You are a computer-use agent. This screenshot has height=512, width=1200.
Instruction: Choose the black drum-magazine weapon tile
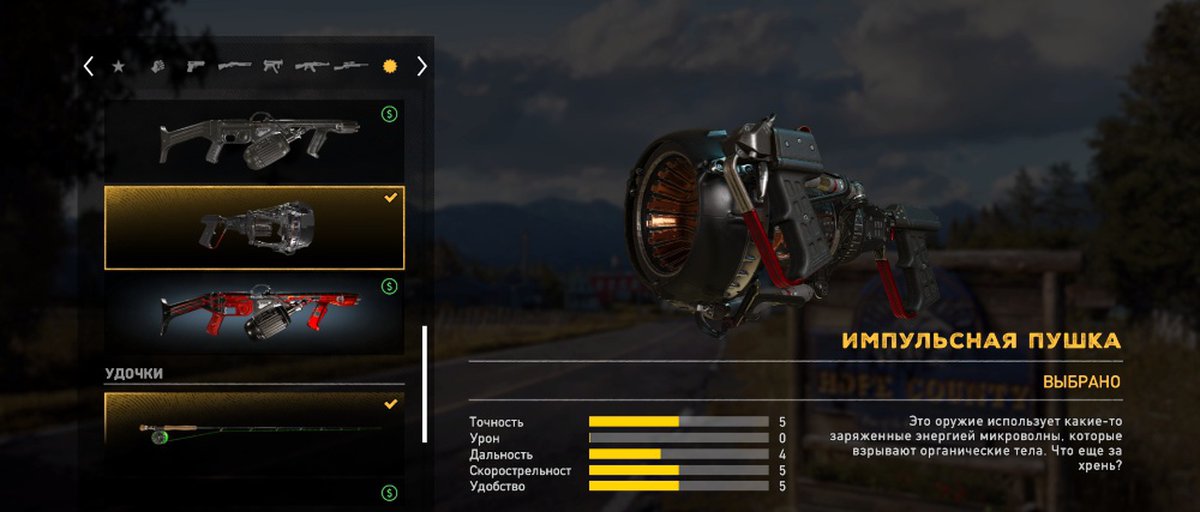point(254,141)
